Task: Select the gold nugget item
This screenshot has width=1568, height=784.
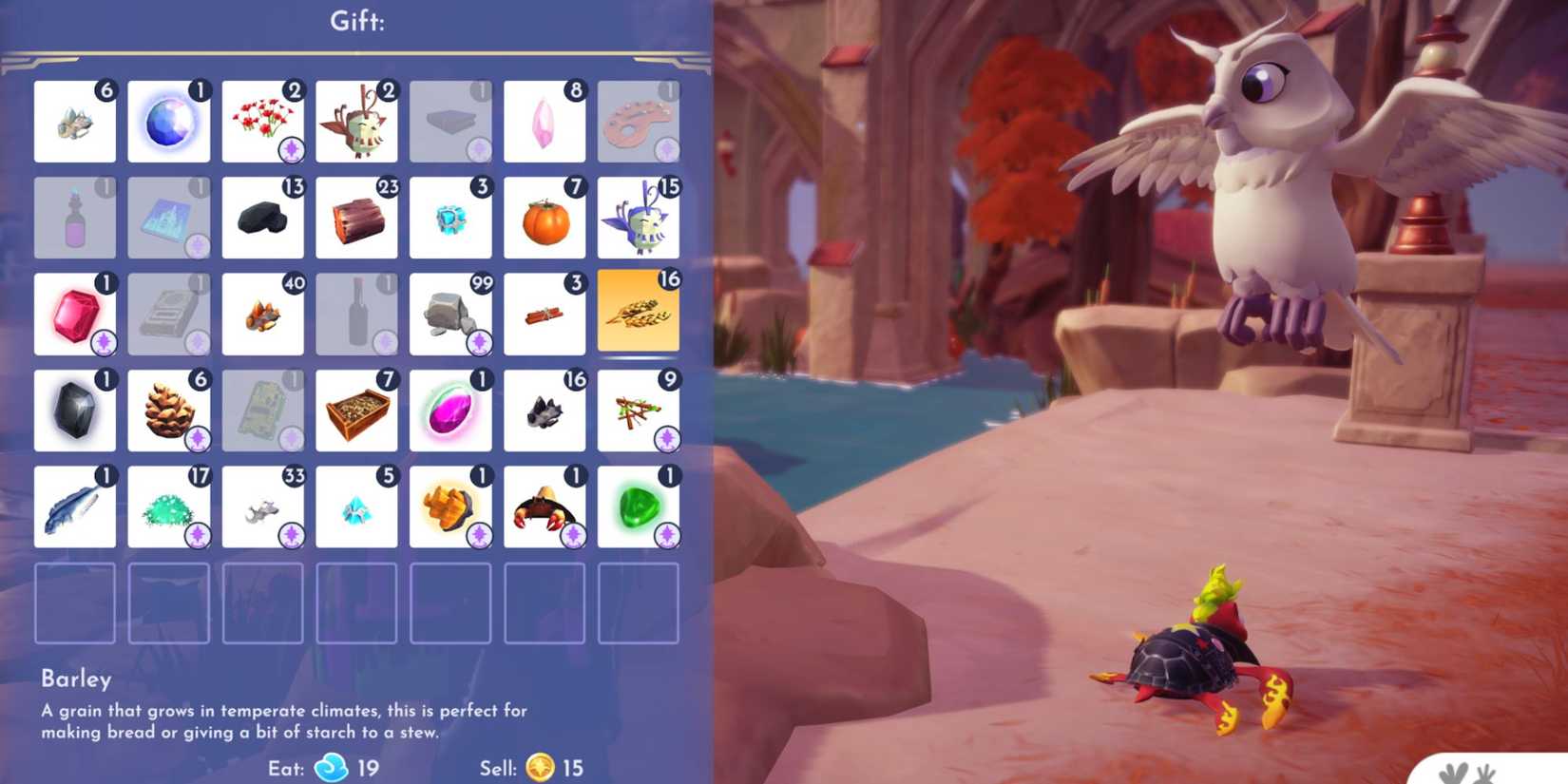Action: [x=451, y=507]
